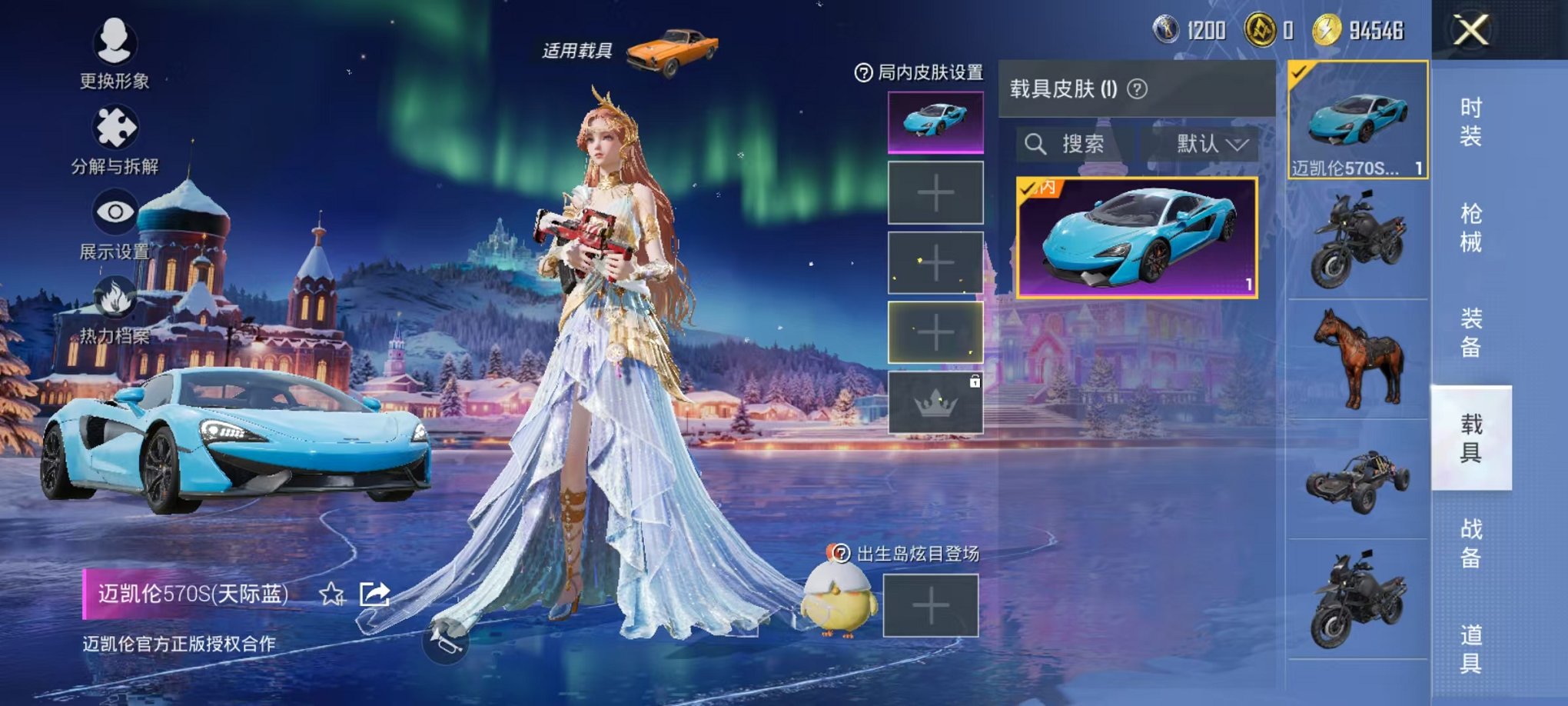Open the search magnifier in 载具皮肤 panel
The height and width of the screenshot is (706, 1568).
[1038, 145]
